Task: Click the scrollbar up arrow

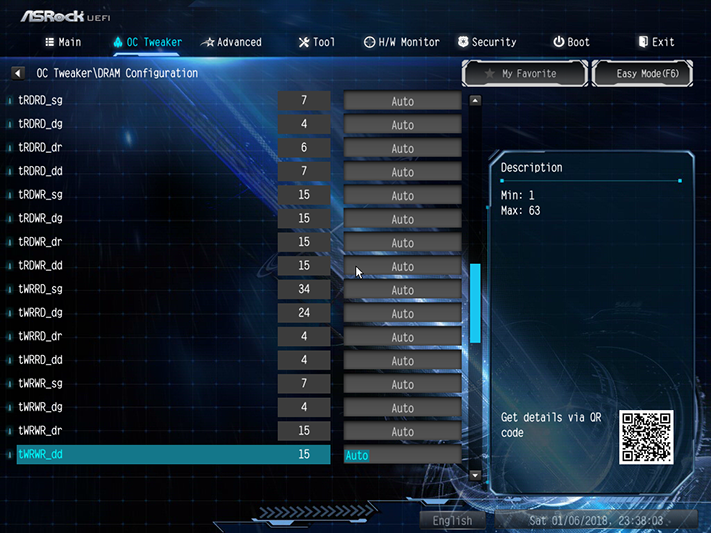Action: 475,100
